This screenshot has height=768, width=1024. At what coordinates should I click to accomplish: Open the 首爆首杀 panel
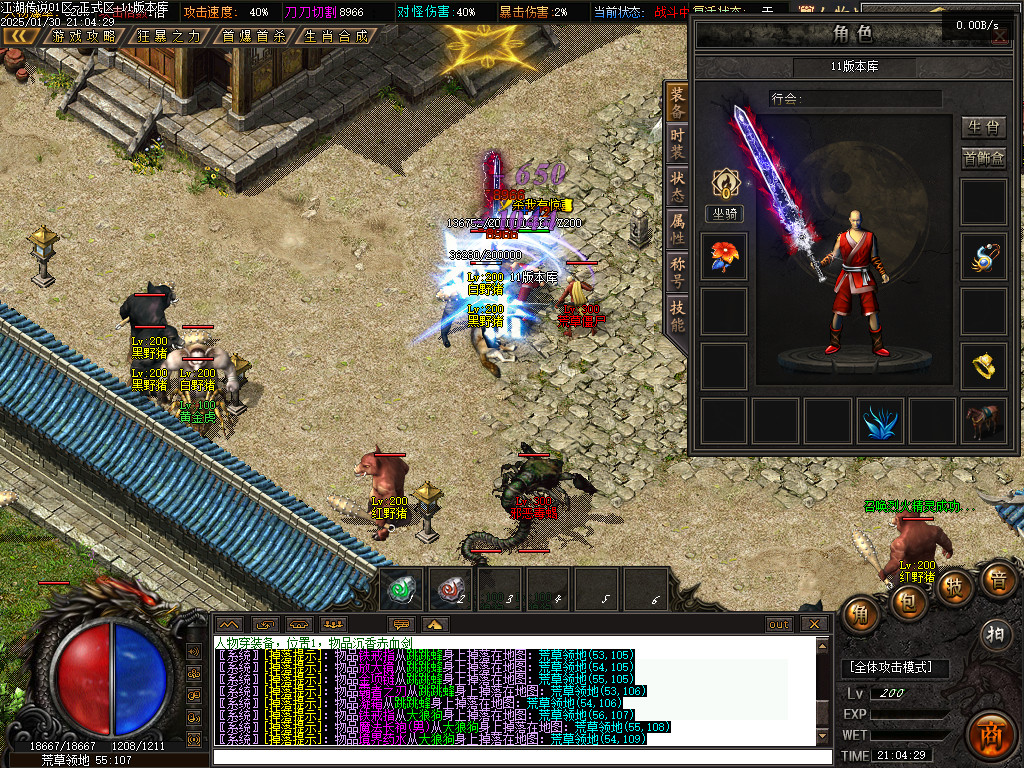point(253,36)
